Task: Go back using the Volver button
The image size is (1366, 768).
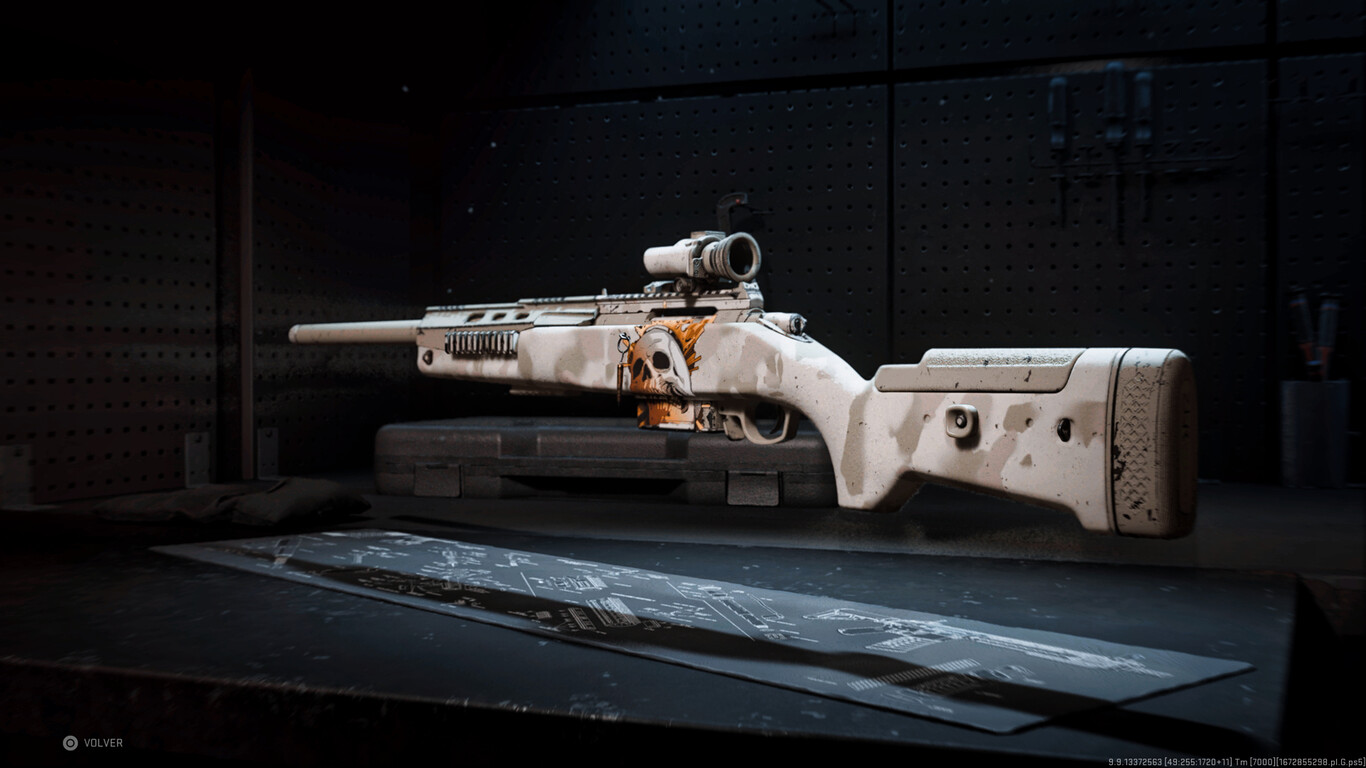Action: click(93, 743)
